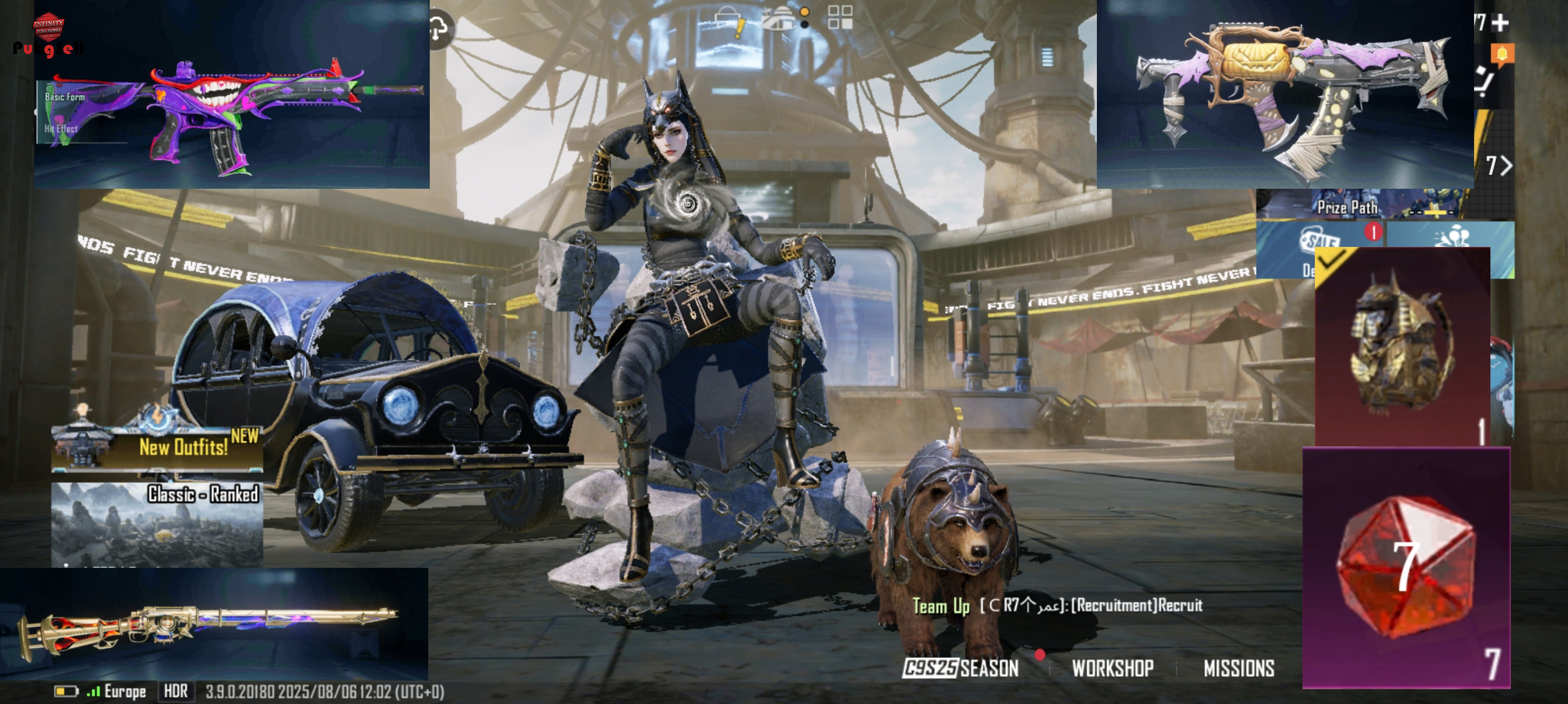Toggle the HDR graphics indicator
The height and width of the screenshot is (704, 1568).
tap(176, 691)
